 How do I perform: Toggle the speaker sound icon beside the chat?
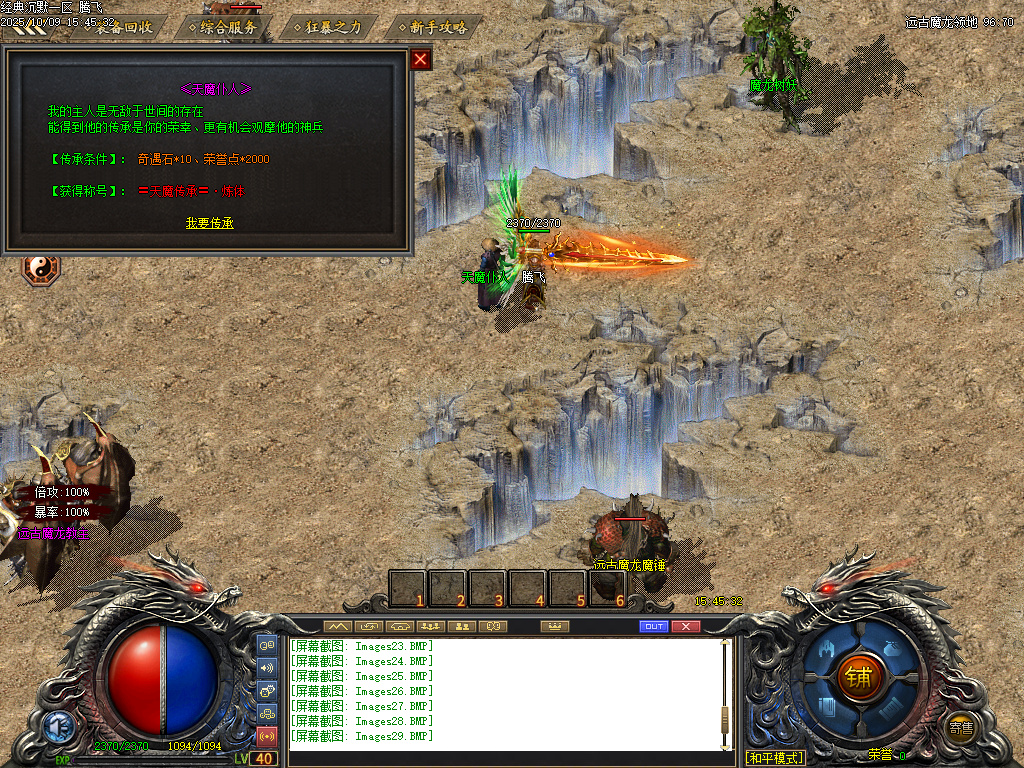click(x=267, y=668)
